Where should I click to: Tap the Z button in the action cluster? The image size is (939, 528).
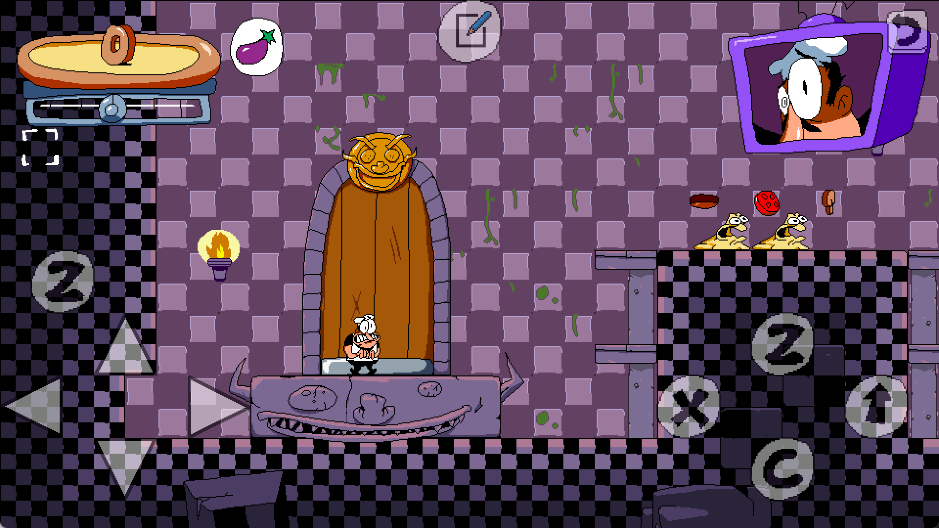782,345
